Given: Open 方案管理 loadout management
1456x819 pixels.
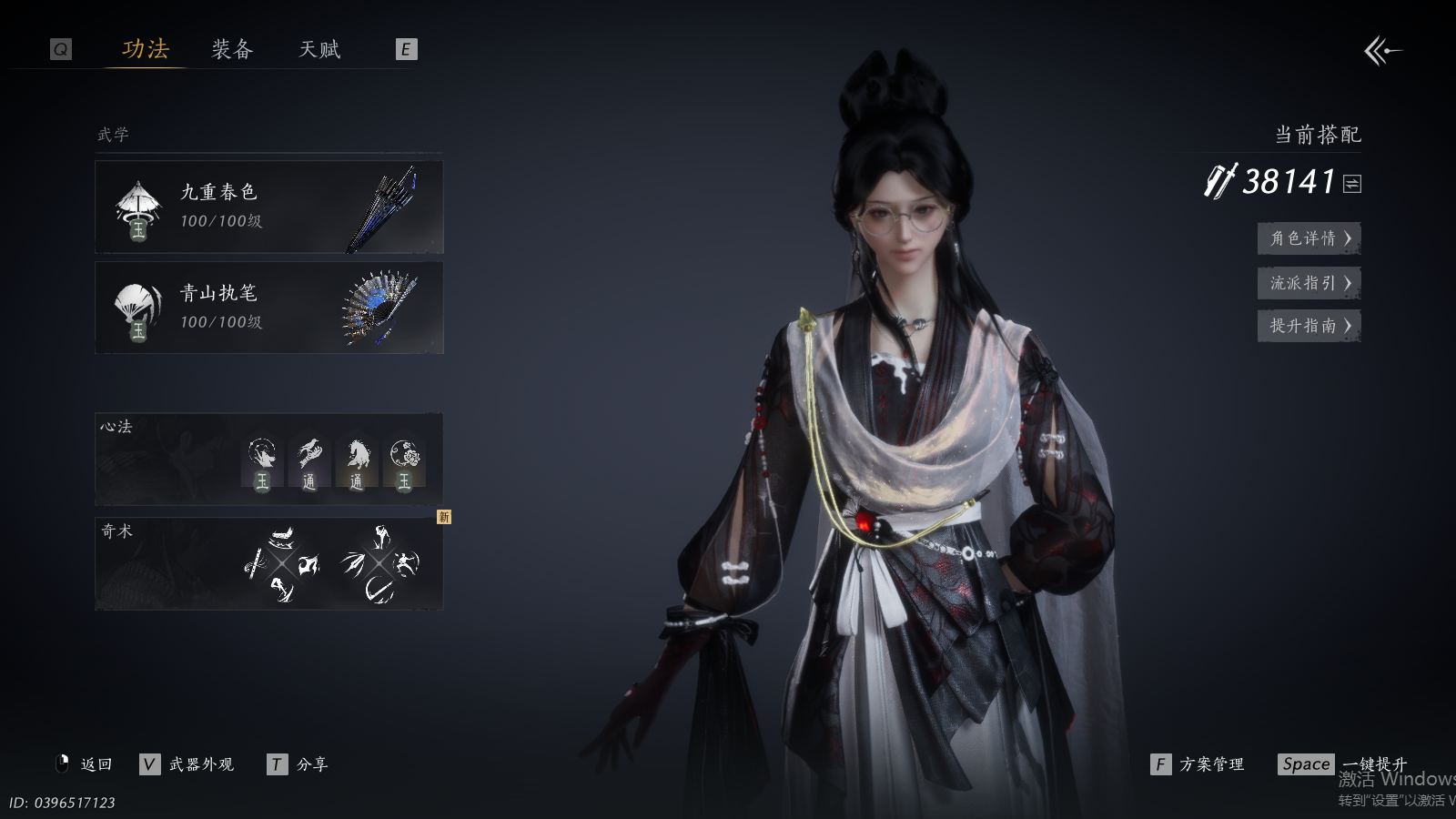Looking at the screenshot, I should (1210, 764).
